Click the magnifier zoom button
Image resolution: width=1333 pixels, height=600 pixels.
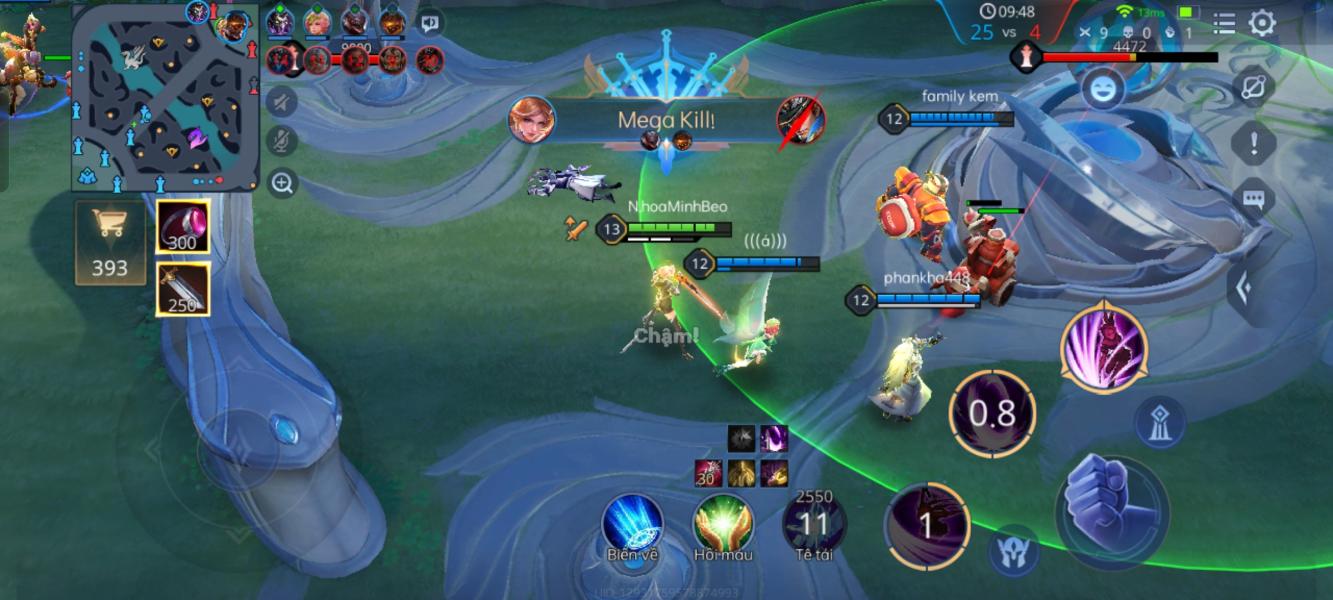click(283, 183)
